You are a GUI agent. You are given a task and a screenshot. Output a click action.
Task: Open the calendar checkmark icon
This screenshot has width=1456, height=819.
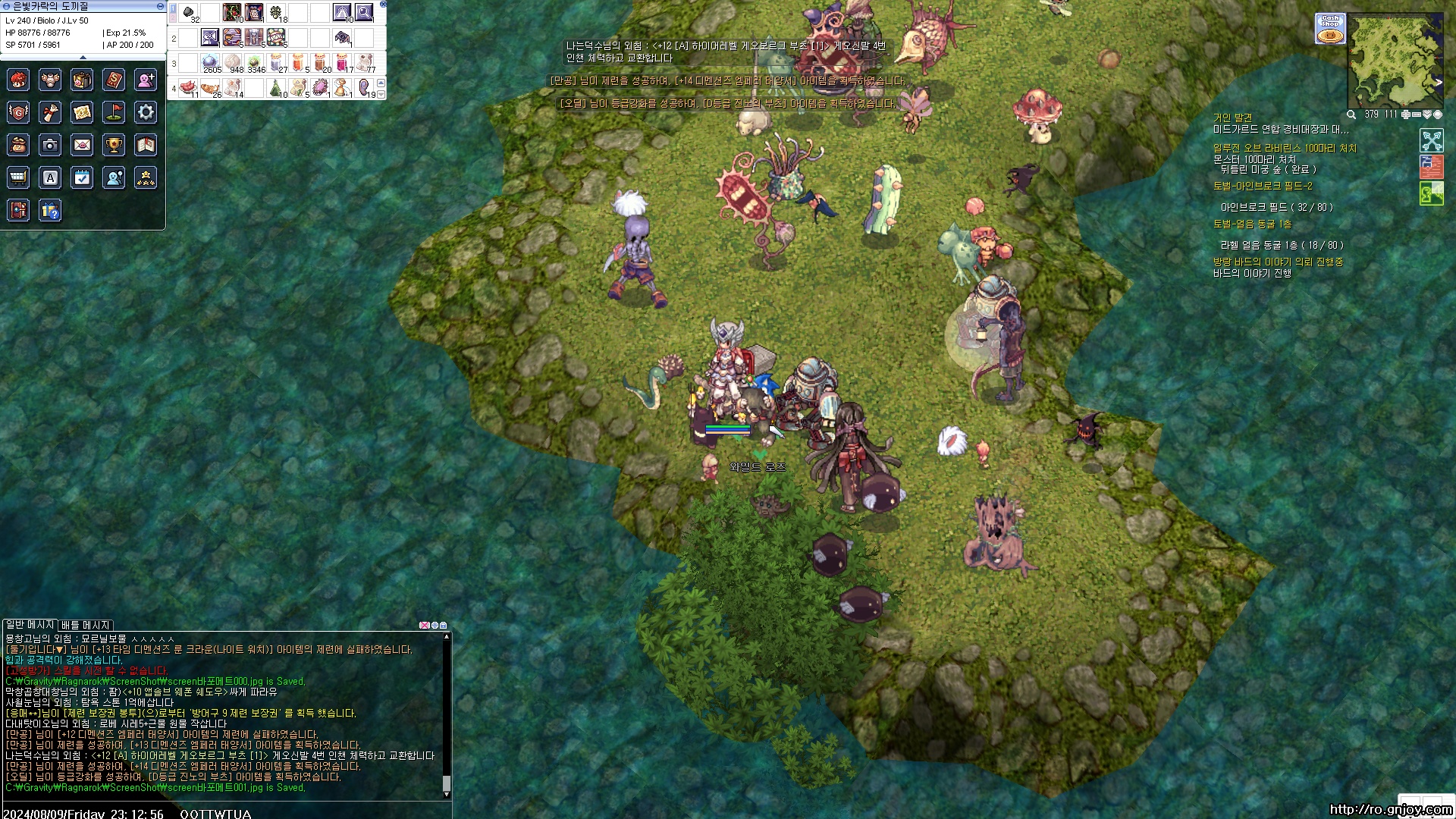[82, 177]
